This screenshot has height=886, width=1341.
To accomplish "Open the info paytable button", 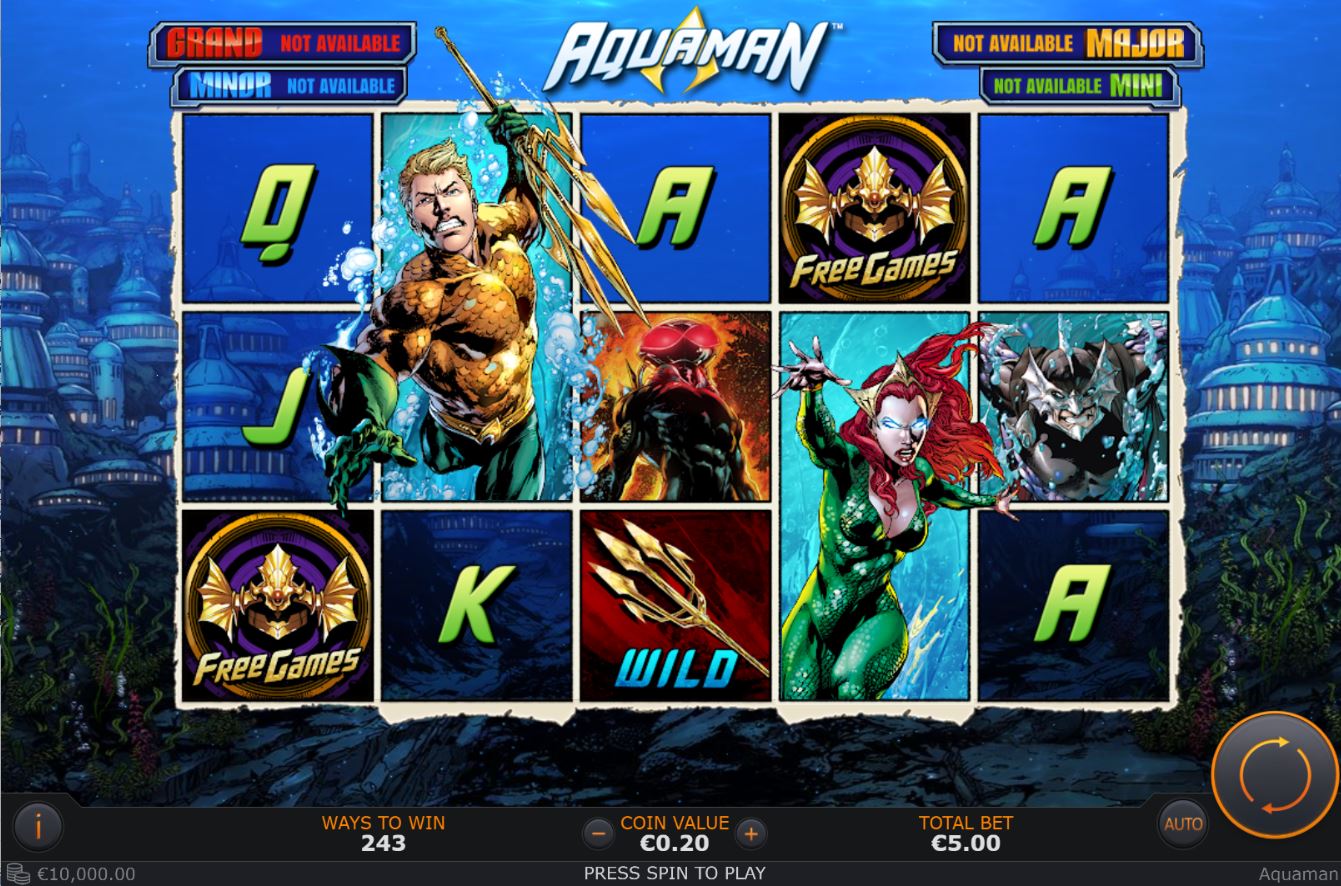I will click(x=38, y=826).
